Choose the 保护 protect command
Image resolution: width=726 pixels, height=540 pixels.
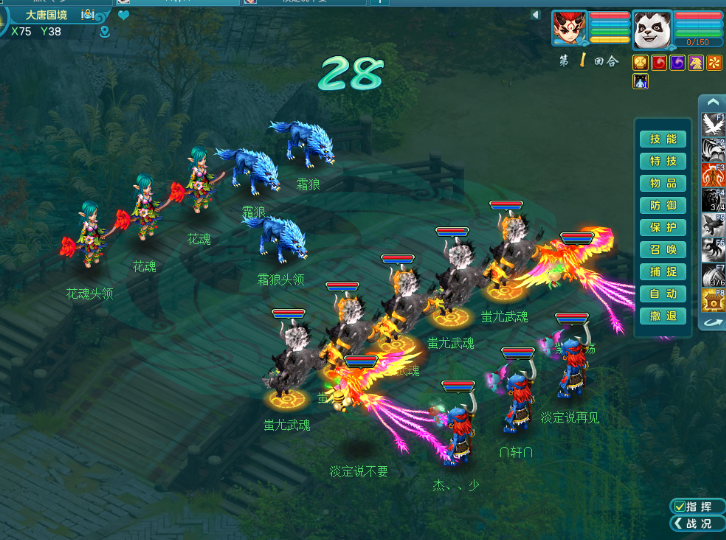pyautogui.click(x=662, y=227)
